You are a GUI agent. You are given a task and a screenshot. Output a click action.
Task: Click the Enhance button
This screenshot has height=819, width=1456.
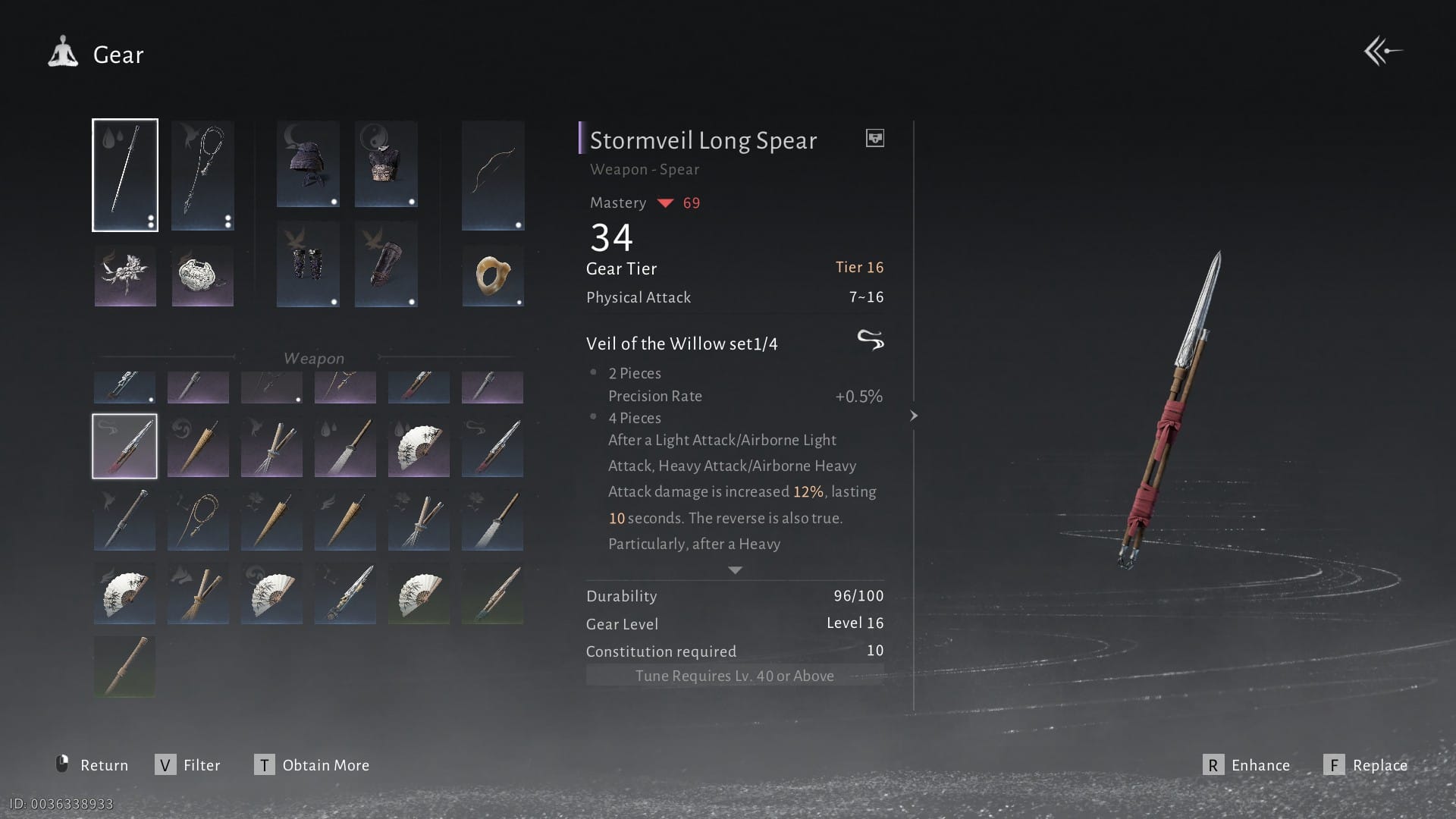click(1247, 765)
